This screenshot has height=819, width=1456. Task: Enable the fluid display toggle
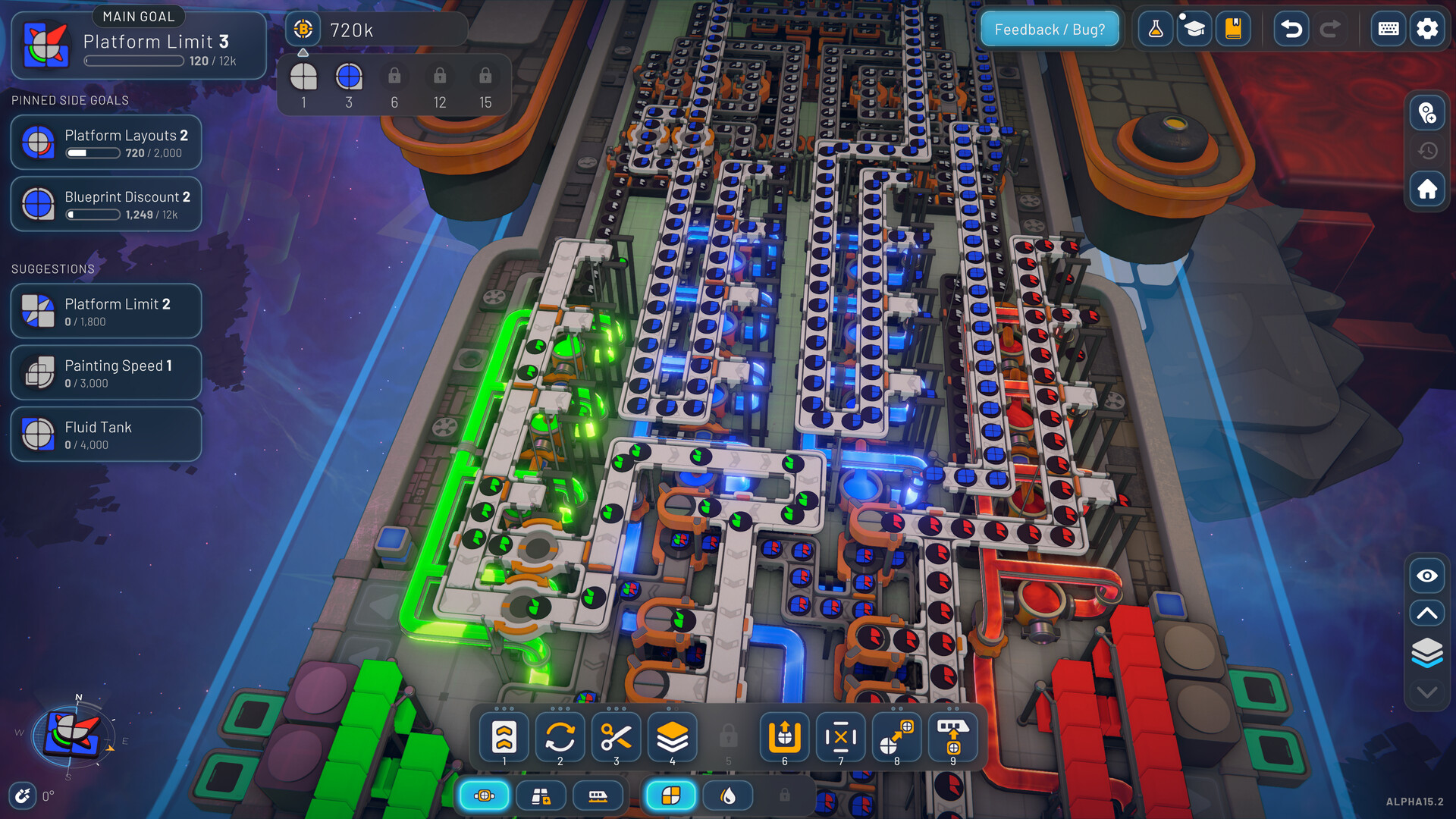pyautogui.click(x=727, y=795)
